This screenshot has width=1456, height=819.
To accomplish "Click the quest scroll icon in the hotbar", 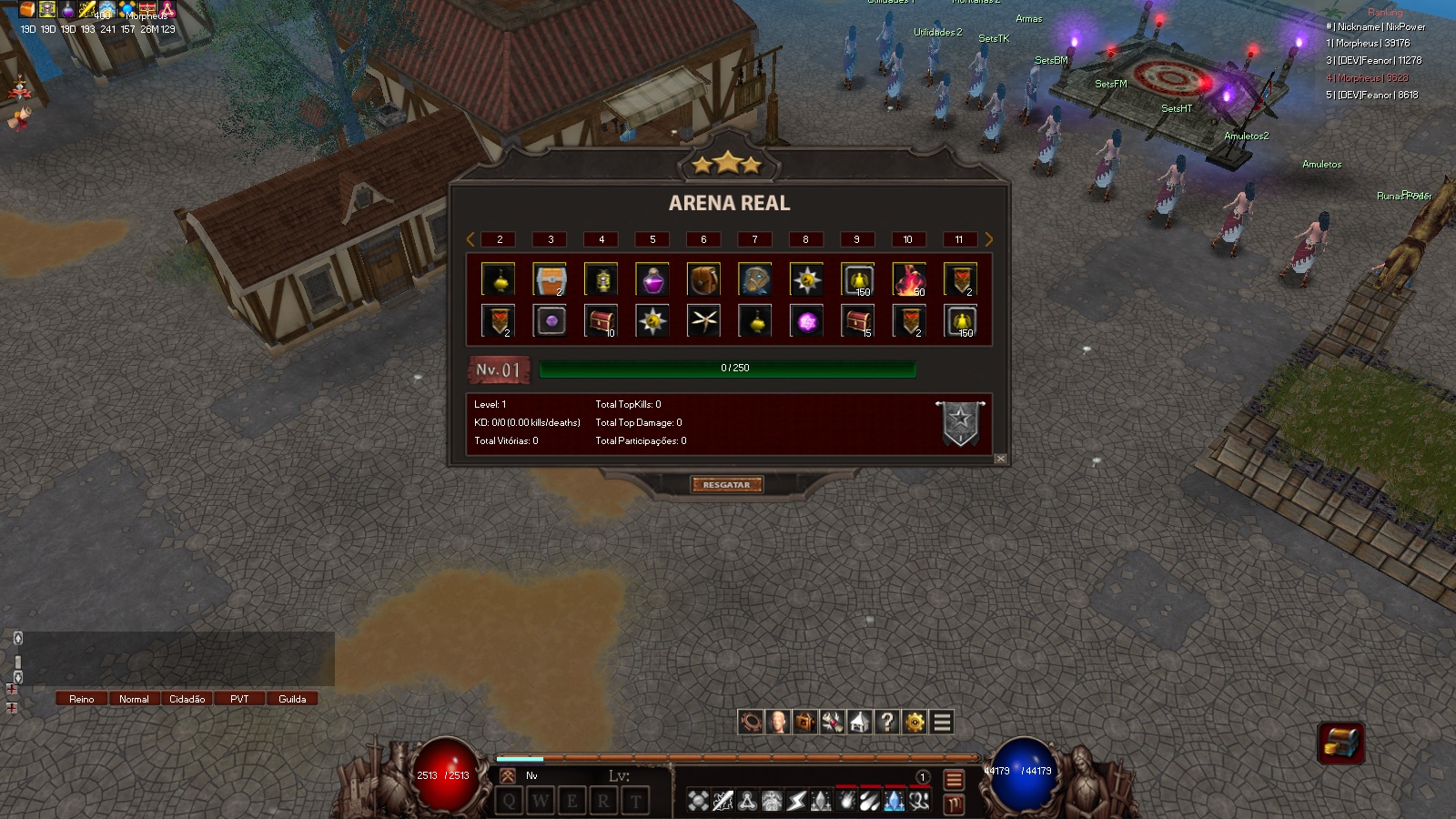I will [831, 723].
